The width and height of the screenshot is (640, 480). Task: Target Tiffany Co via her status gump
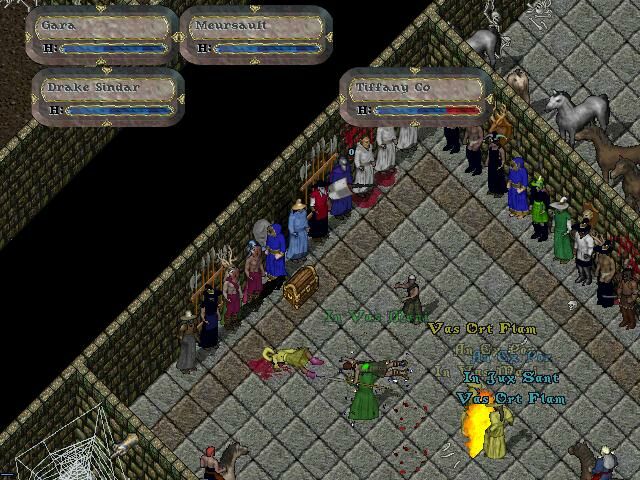pyautogui.click(x=415, y=97)
